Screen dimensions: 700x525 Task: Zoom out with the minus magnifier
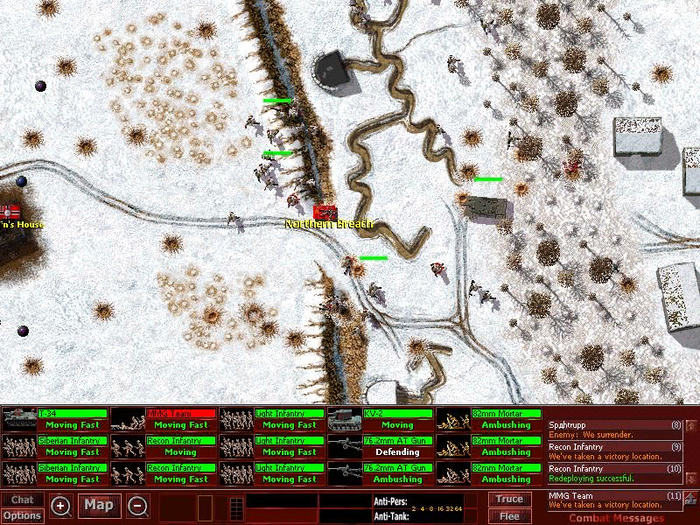coord(138,506)
